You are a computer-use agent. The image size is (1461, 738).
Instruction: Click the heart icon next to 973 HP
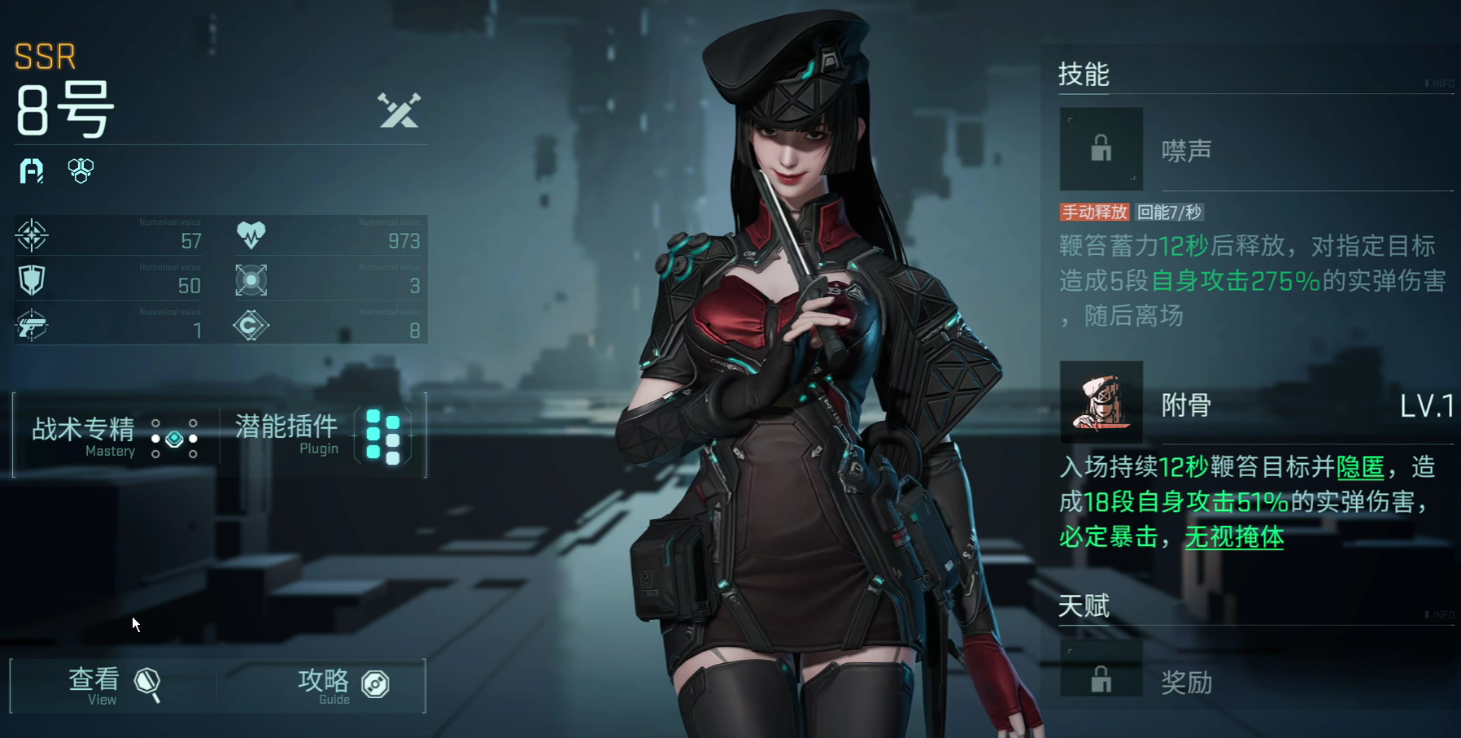coord(252,235)
